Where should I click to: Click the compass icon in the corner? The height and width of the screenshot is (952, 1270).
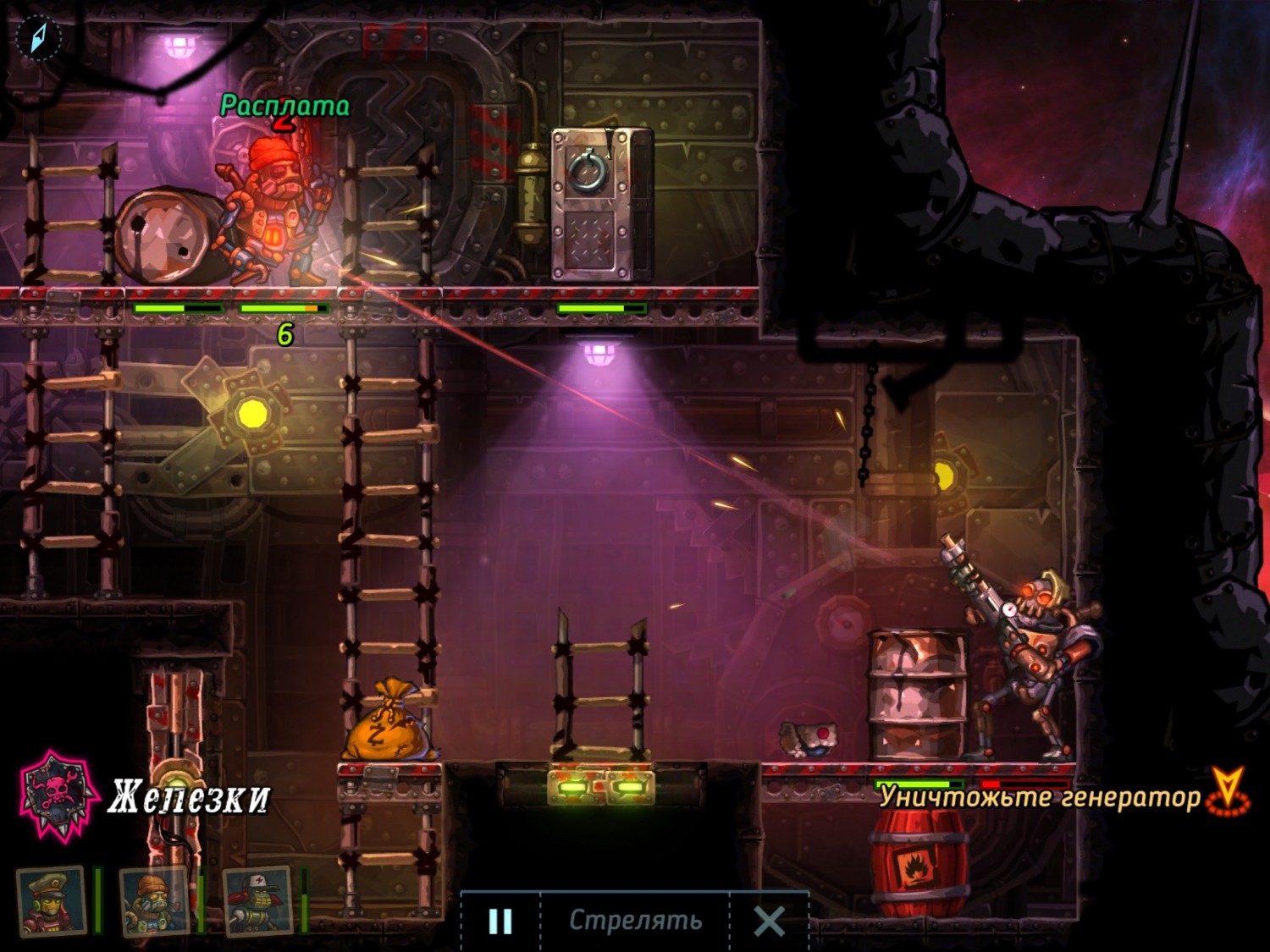point(39,38)
